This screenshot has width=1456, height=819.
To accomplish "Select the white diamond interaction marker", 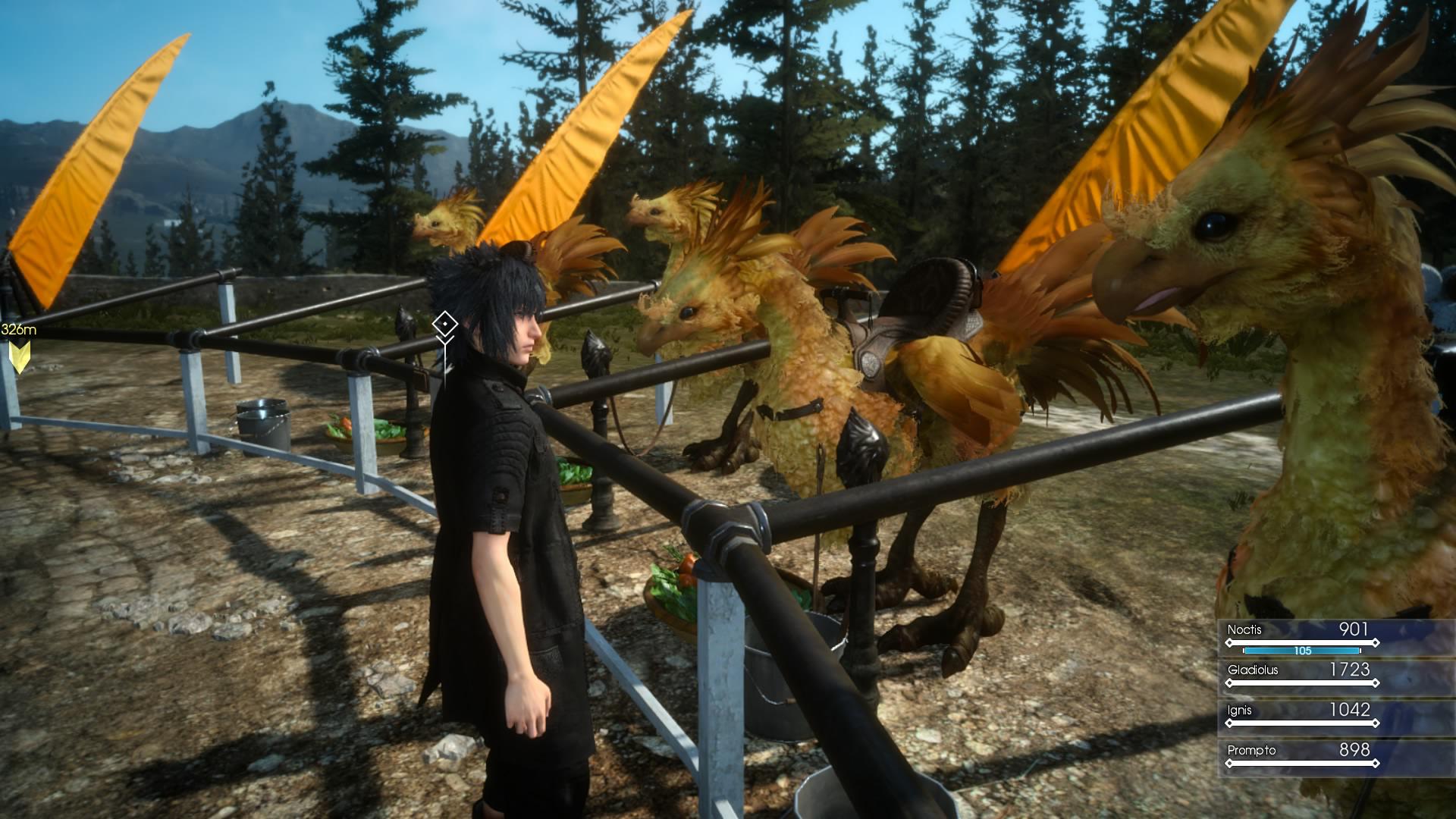I will pos(444,325).
